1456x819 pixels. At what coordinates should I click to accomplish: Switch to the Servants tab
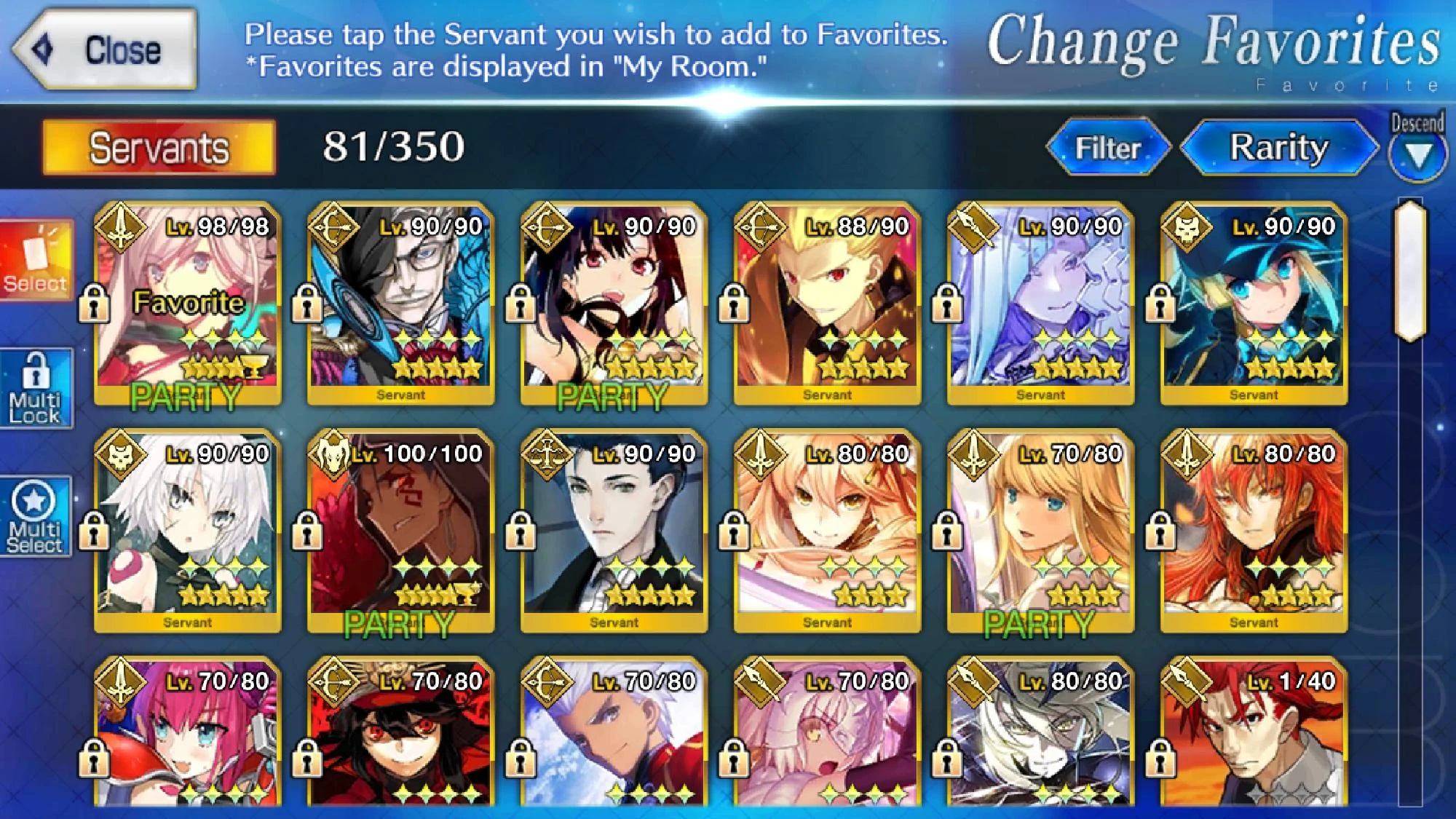[x=155, y=148]
